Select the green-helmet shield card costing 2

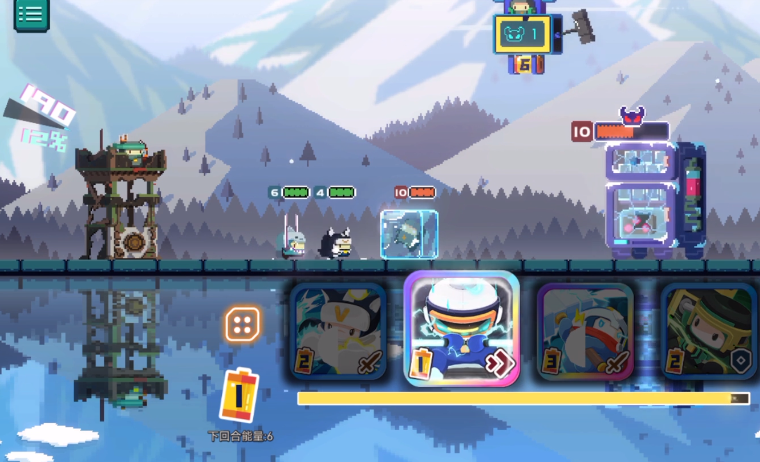pos(708,332)
